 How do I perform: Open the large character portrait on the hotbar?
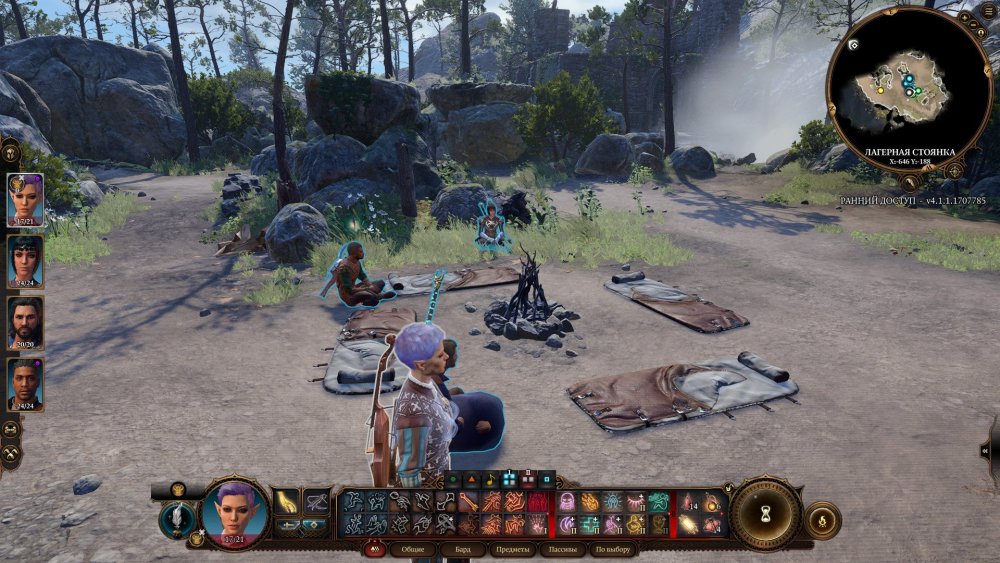pos(235,512)
